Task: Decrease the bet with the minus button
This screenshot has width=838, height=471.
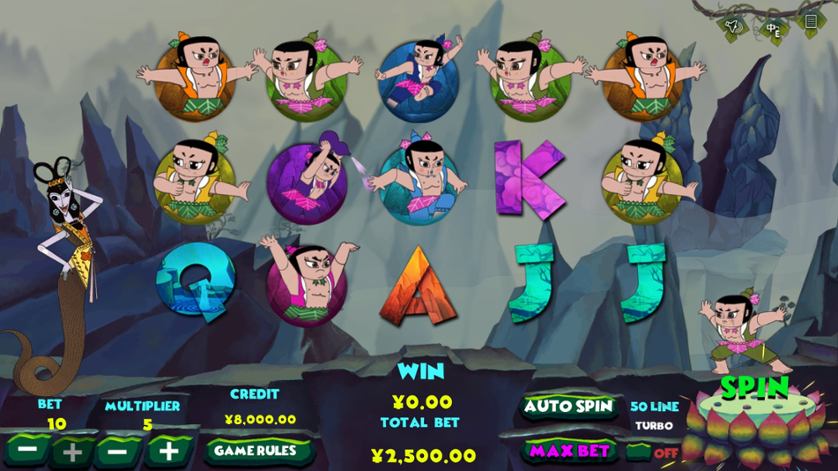Action: pos(27,451)
